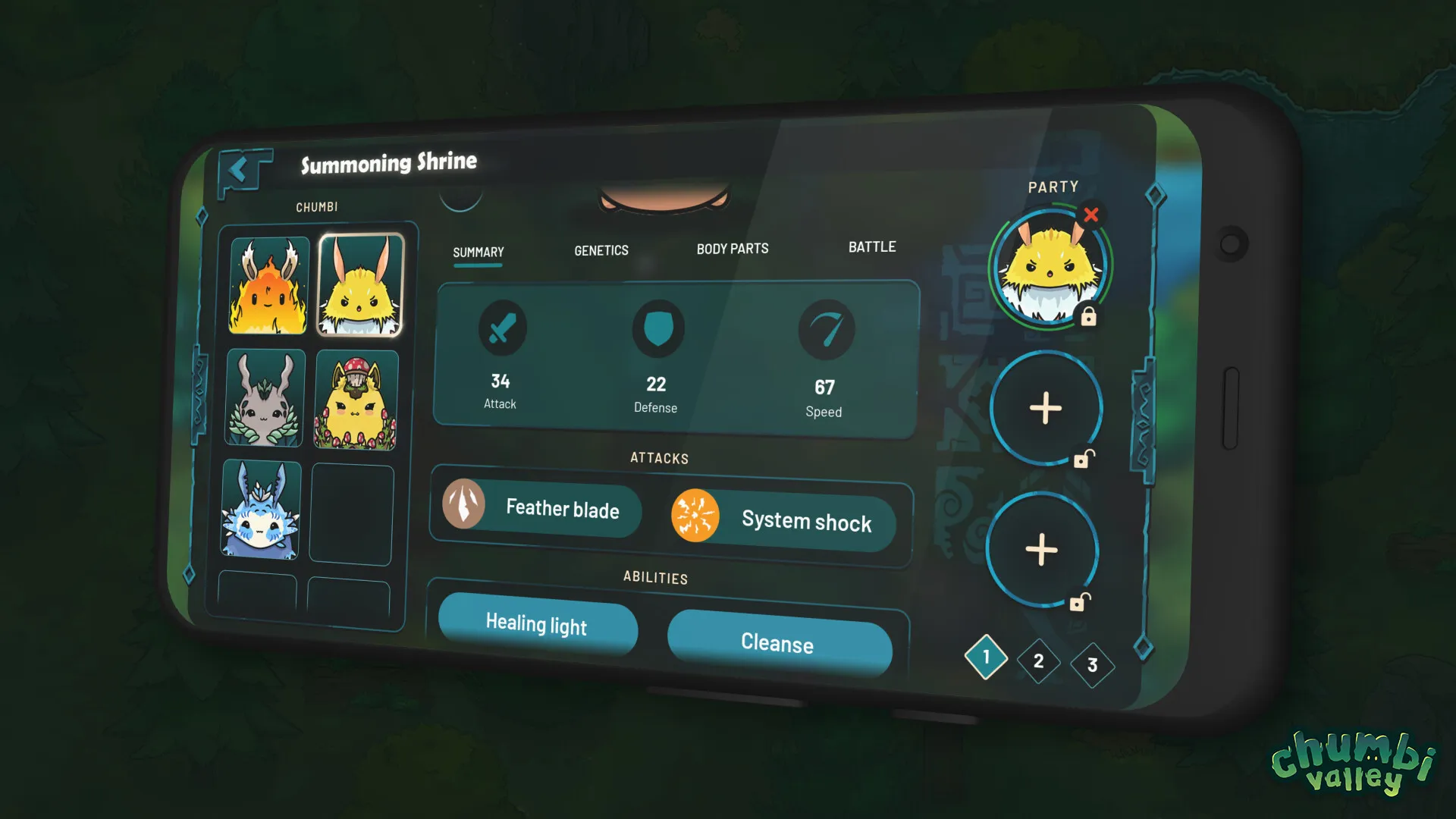Switch to party preset 1
Image resolution: width=1456 pixels, height=819 pixels.
pos(986,657)
